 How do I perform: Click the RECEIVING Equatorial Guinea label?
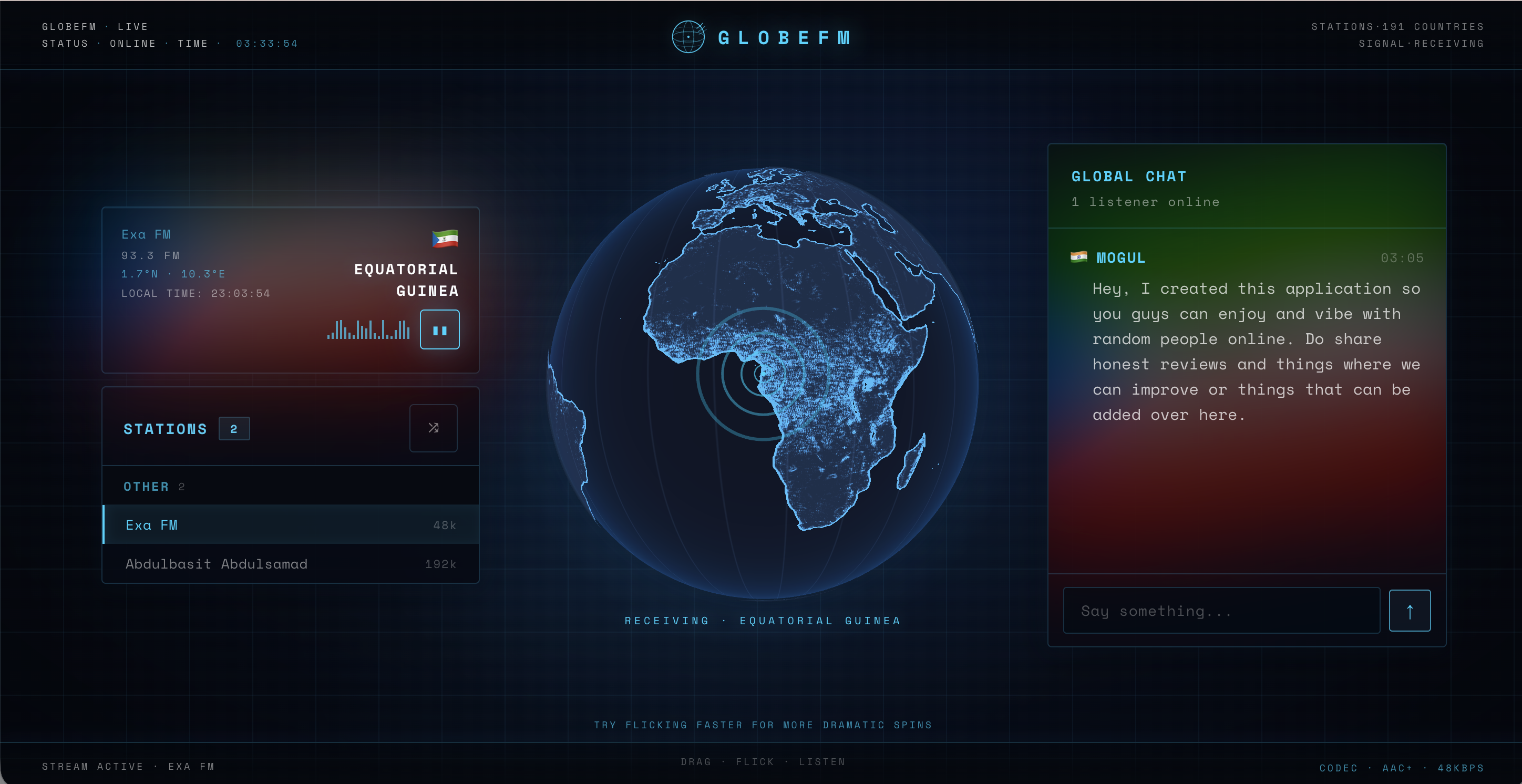point(762,621)
